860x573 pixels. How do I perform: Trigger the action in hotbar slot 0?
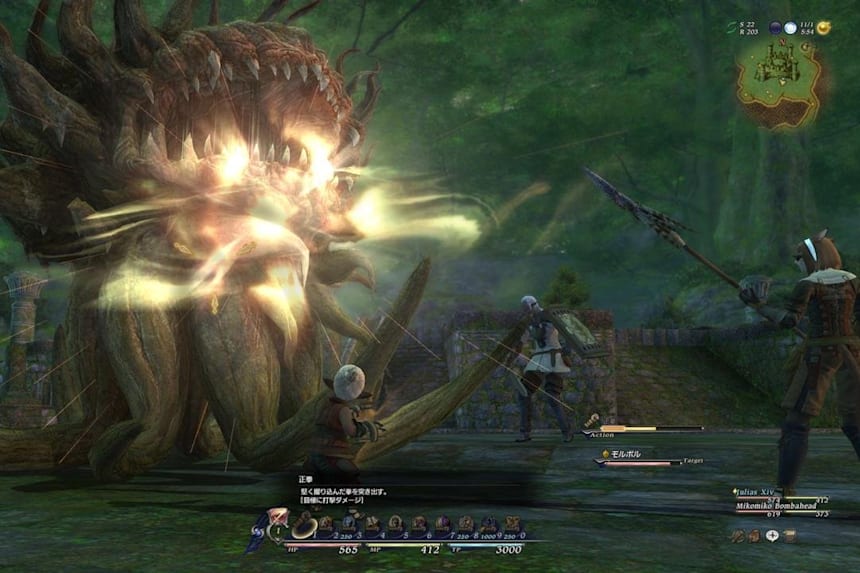[x=512, y=523]
